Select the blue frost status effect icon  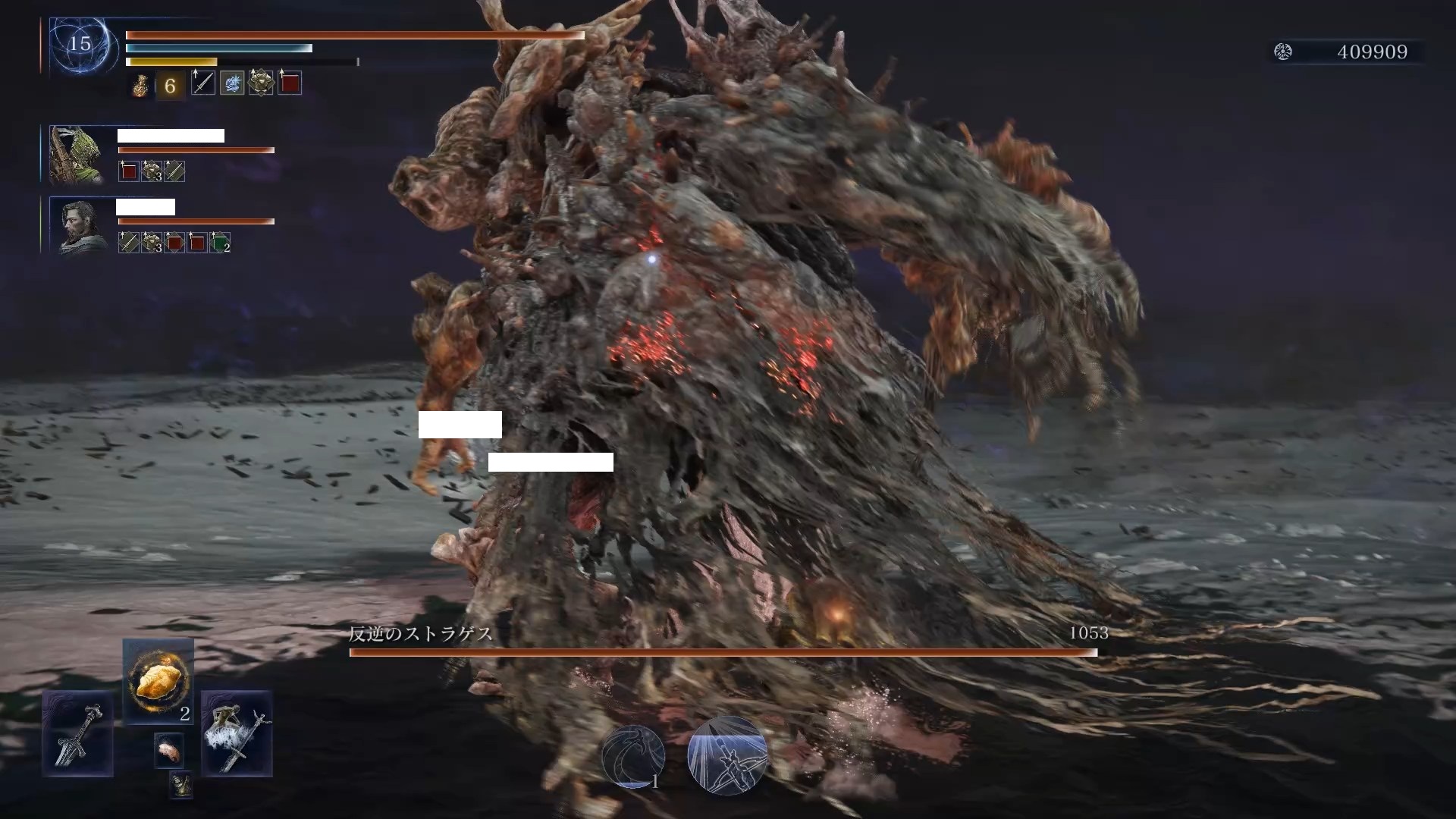pos(232,83)
